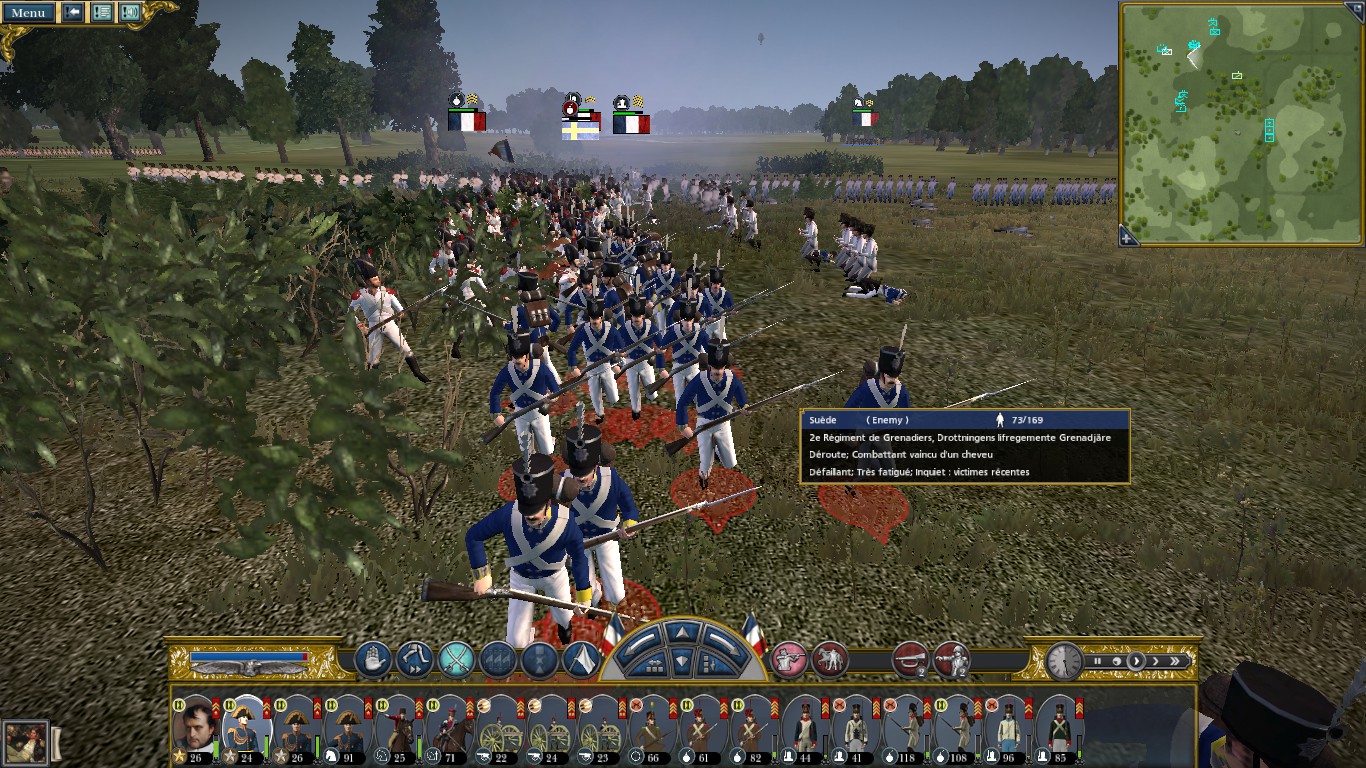Screen dimensions: 1366x768
Task: Select the infantry unit card numbered 118
Action: pyautogui.click(x=907, y=725)
